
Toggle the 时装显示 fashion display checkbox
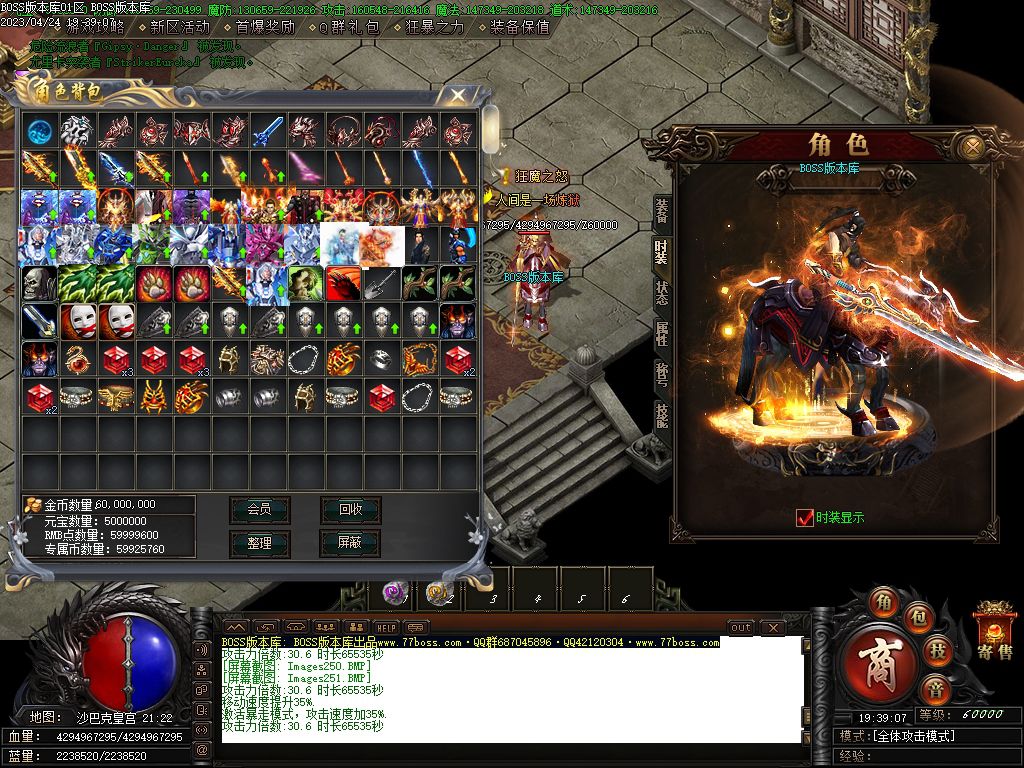click(x=805, y=517)
